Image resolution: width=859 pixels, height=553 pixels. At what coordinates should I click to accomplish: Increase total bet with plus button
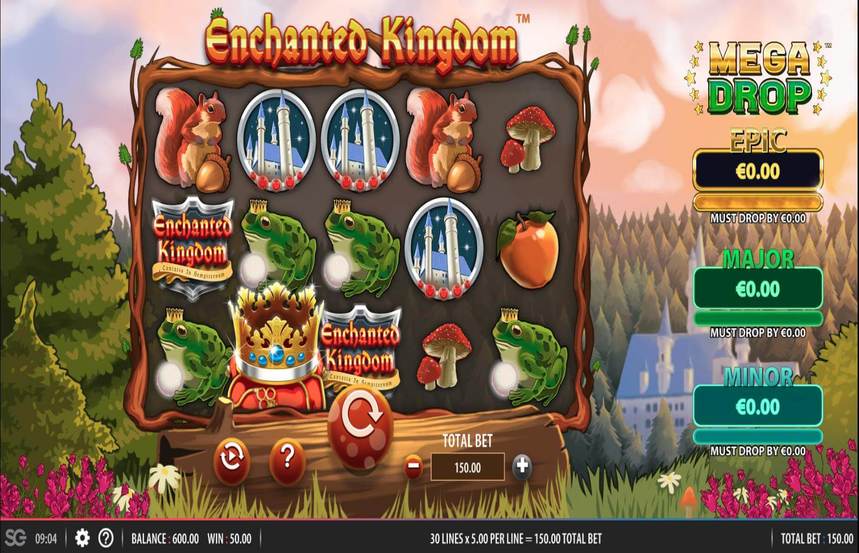click(x=522, y=466)
